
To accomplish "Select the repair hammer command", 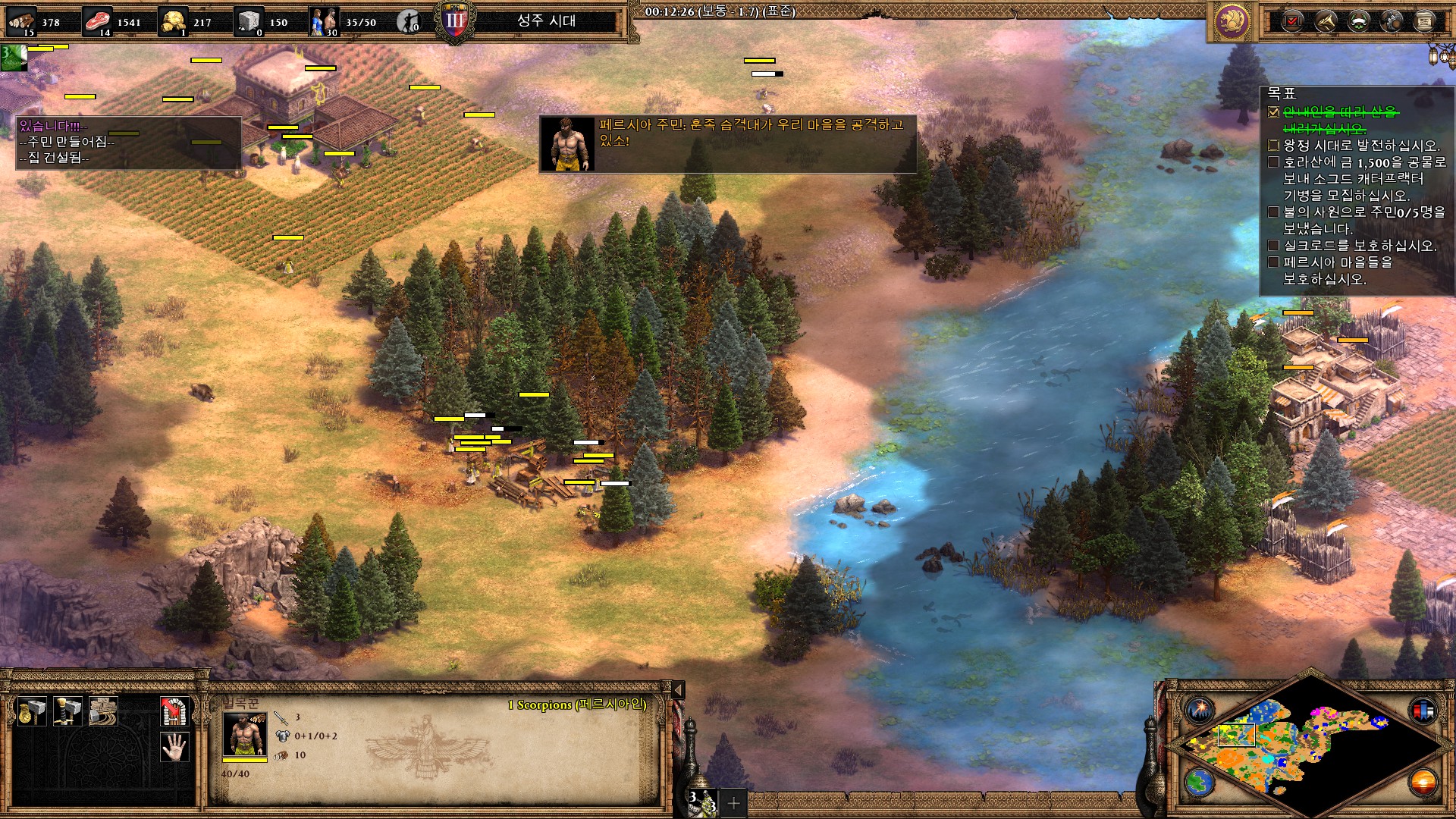I will (x=103, y=711).
